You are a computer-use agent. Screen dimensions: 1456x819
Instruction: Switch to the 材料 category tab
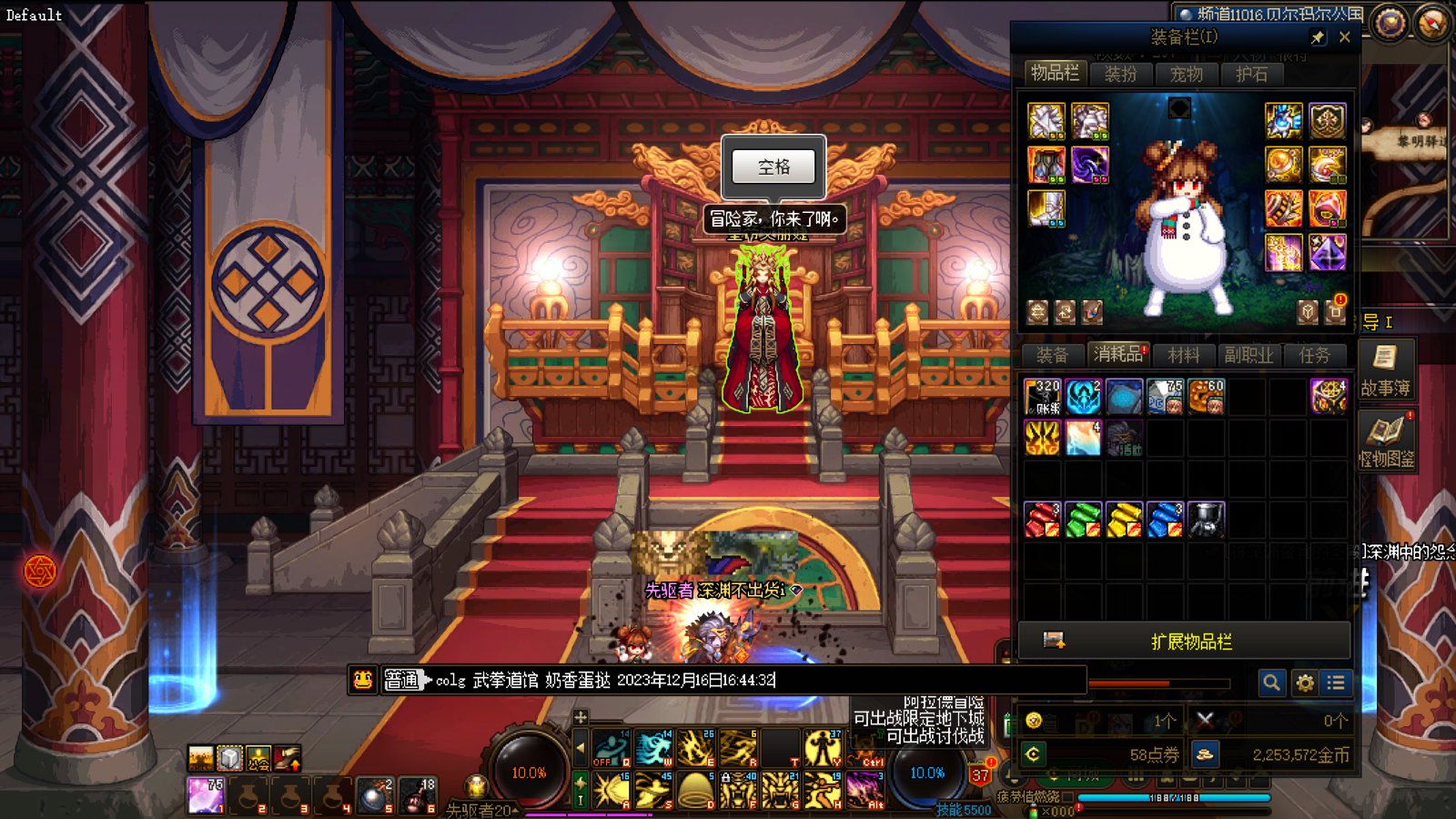(x=1184, y=355)
